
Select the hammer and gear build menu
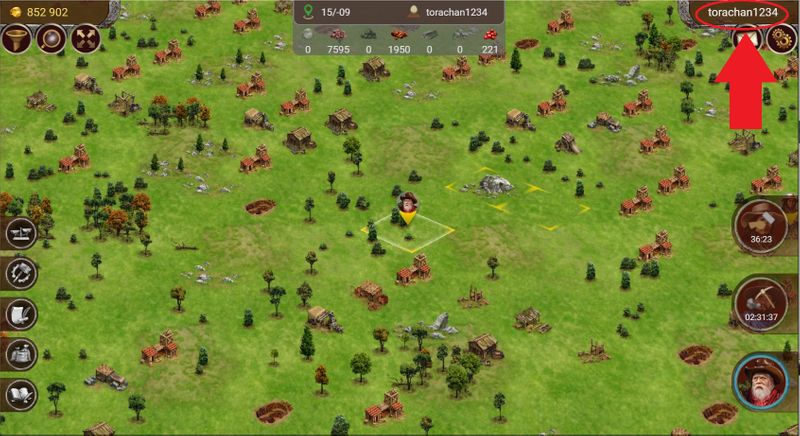coord(21,273)
